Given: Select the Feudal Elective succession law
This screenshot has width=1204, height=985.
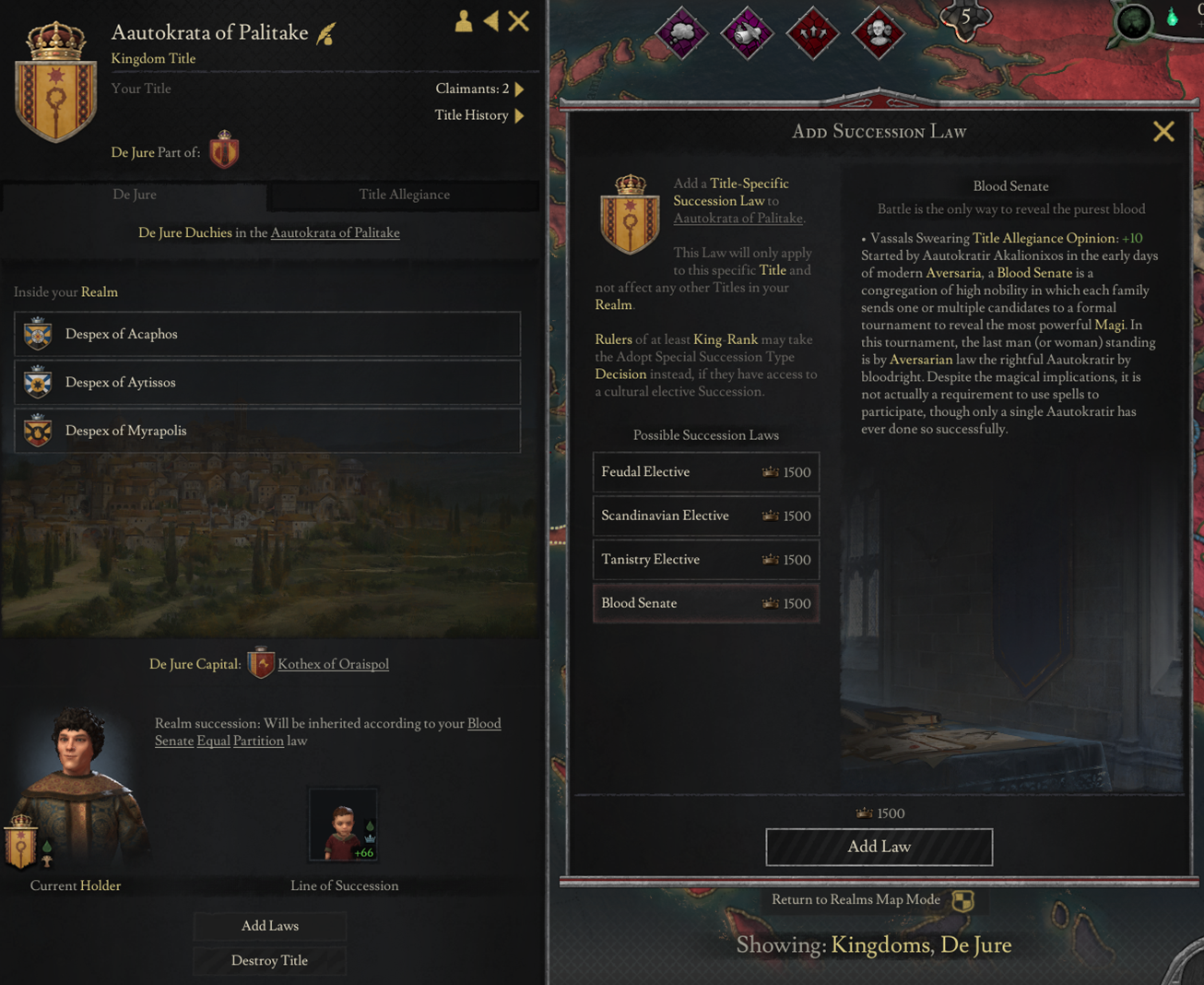Looking at the screenshot, I should click(705, 471).
